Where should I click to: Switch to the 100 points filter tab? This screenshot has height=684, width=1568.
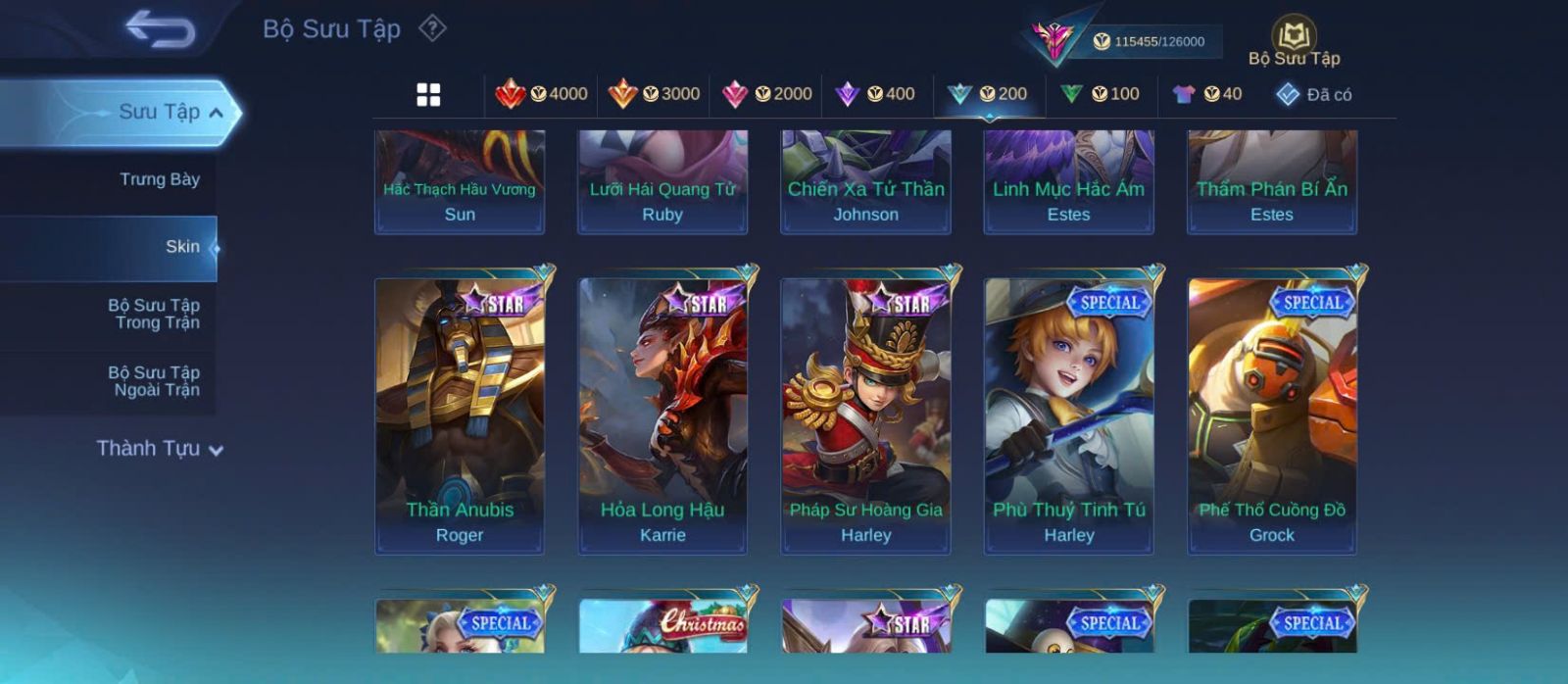coord(1101,94)
